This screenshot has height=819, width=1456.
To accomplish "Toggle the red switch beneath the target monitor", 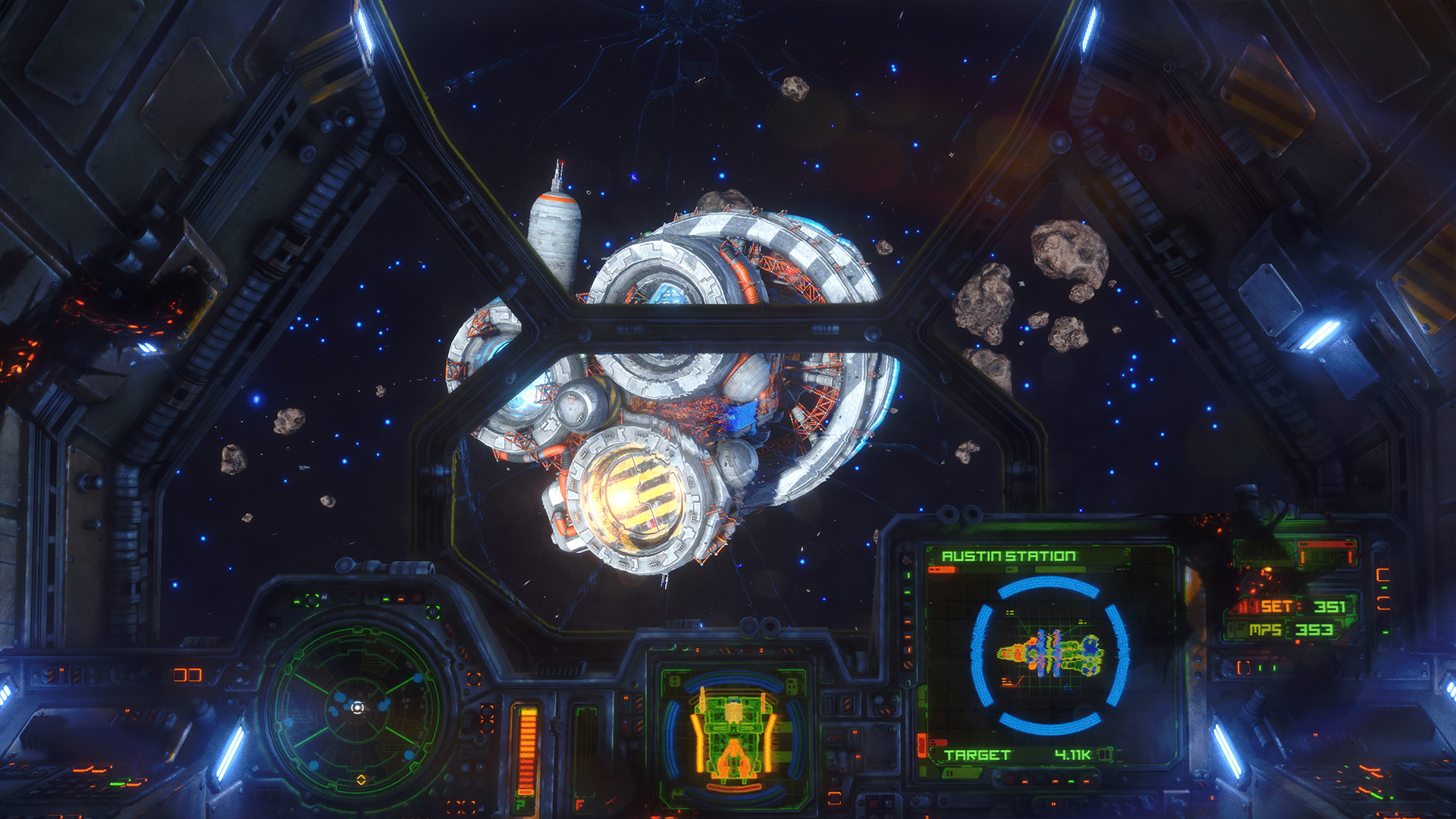I will click(x=1009, y=778).
